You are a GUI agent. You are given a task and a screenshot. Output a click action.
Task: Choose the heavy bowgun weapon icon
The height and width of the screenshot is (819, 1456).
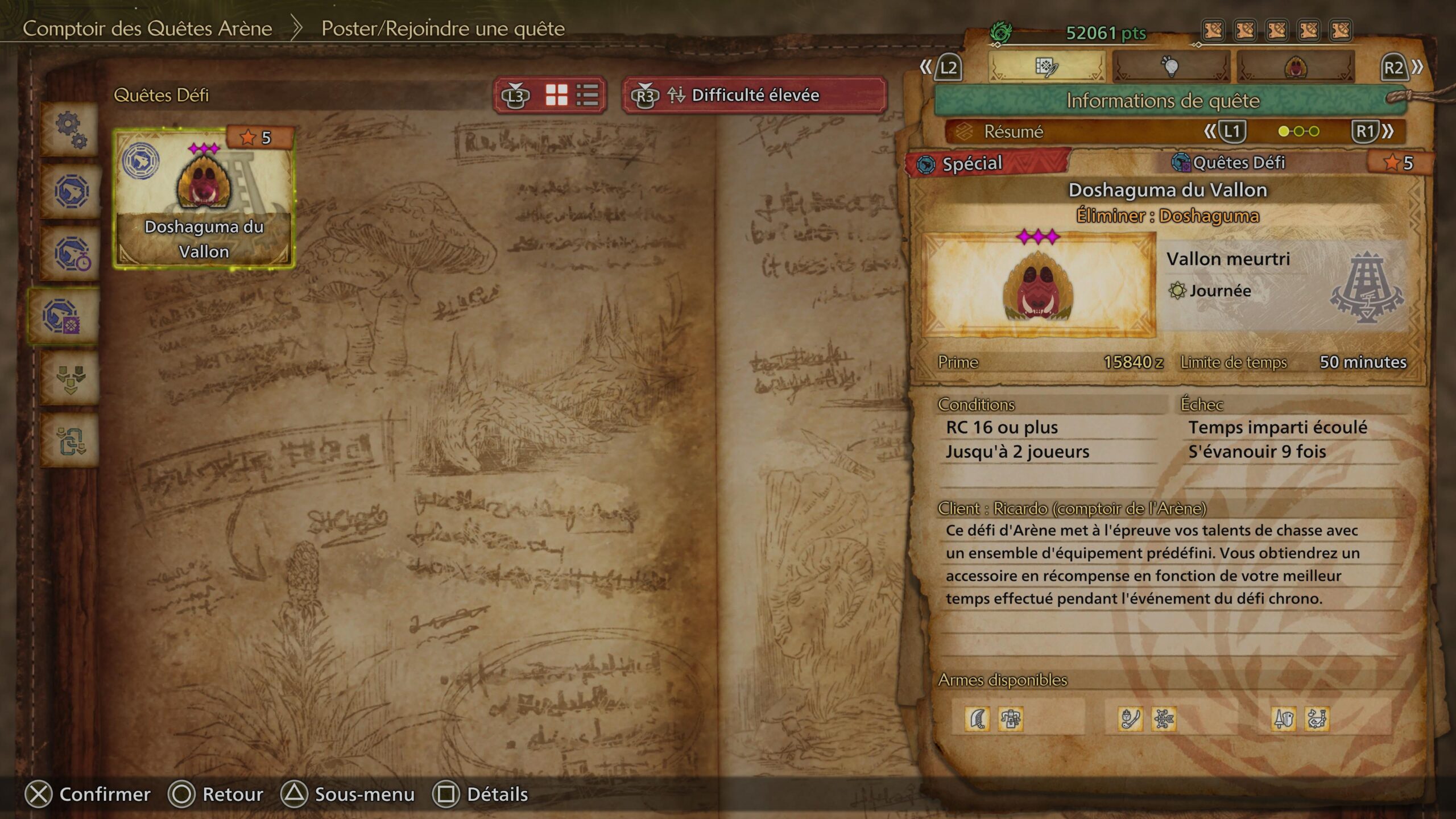[1011, 719]
